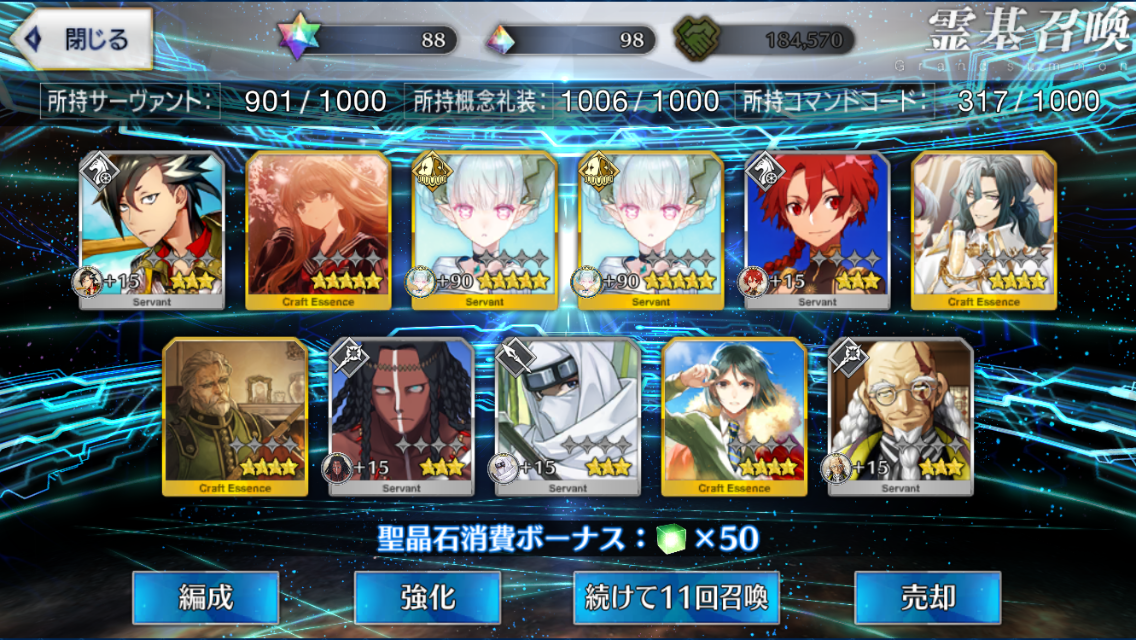Select the face-painted dark-haired servant card
The width and height of the screenshot is (1136, 640).
(x=401, y=416)
